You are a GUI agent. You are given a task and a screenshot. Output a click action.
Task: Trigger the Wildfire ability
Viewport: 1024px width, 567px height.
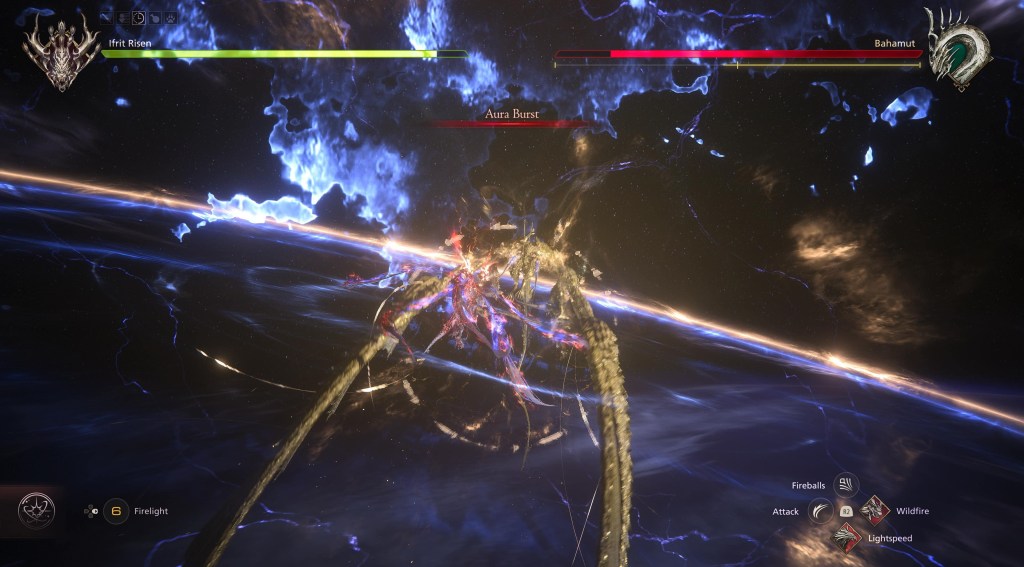coord(874,511)
